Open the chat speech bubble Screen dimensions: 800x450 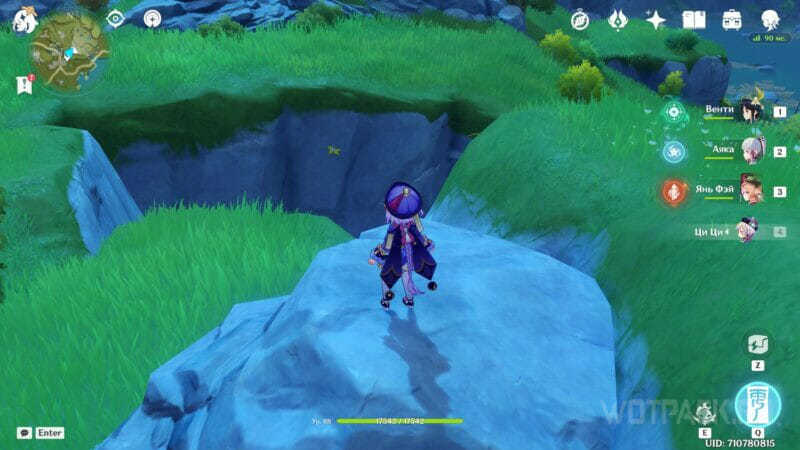pyautogui.click(x=24, y=433)
